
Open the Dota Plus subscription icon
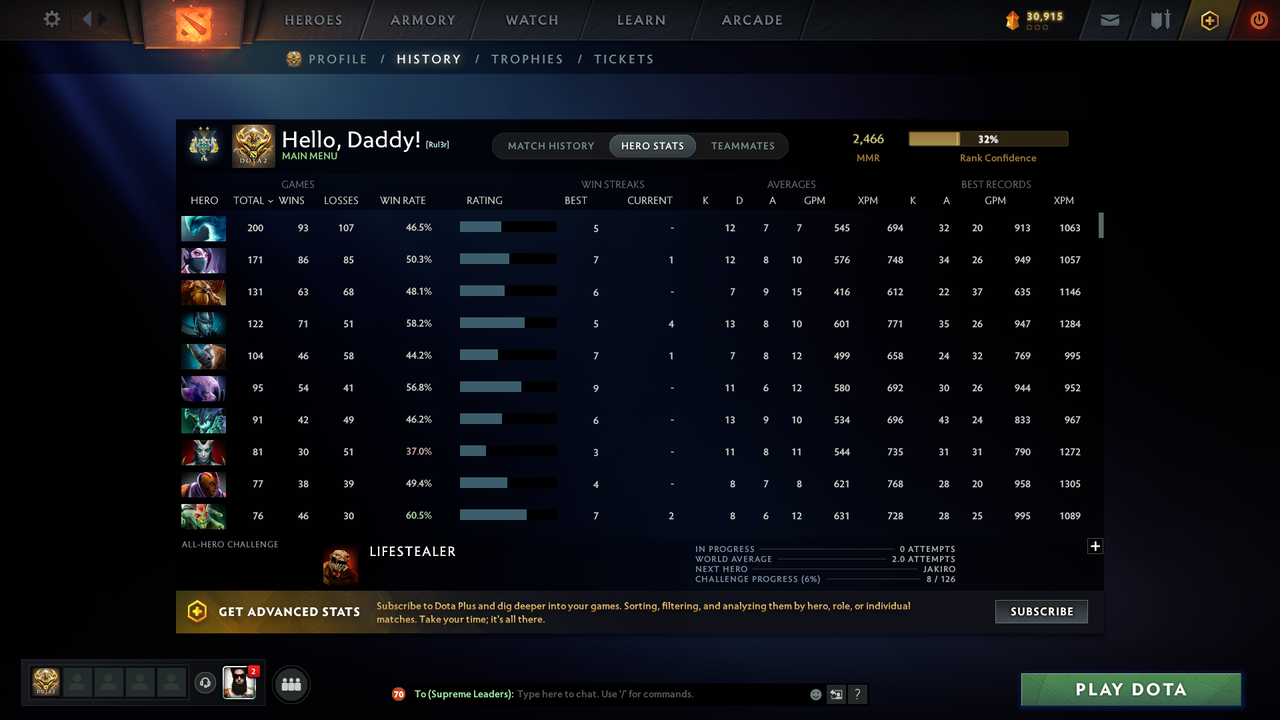click(x=1209, y=20)
